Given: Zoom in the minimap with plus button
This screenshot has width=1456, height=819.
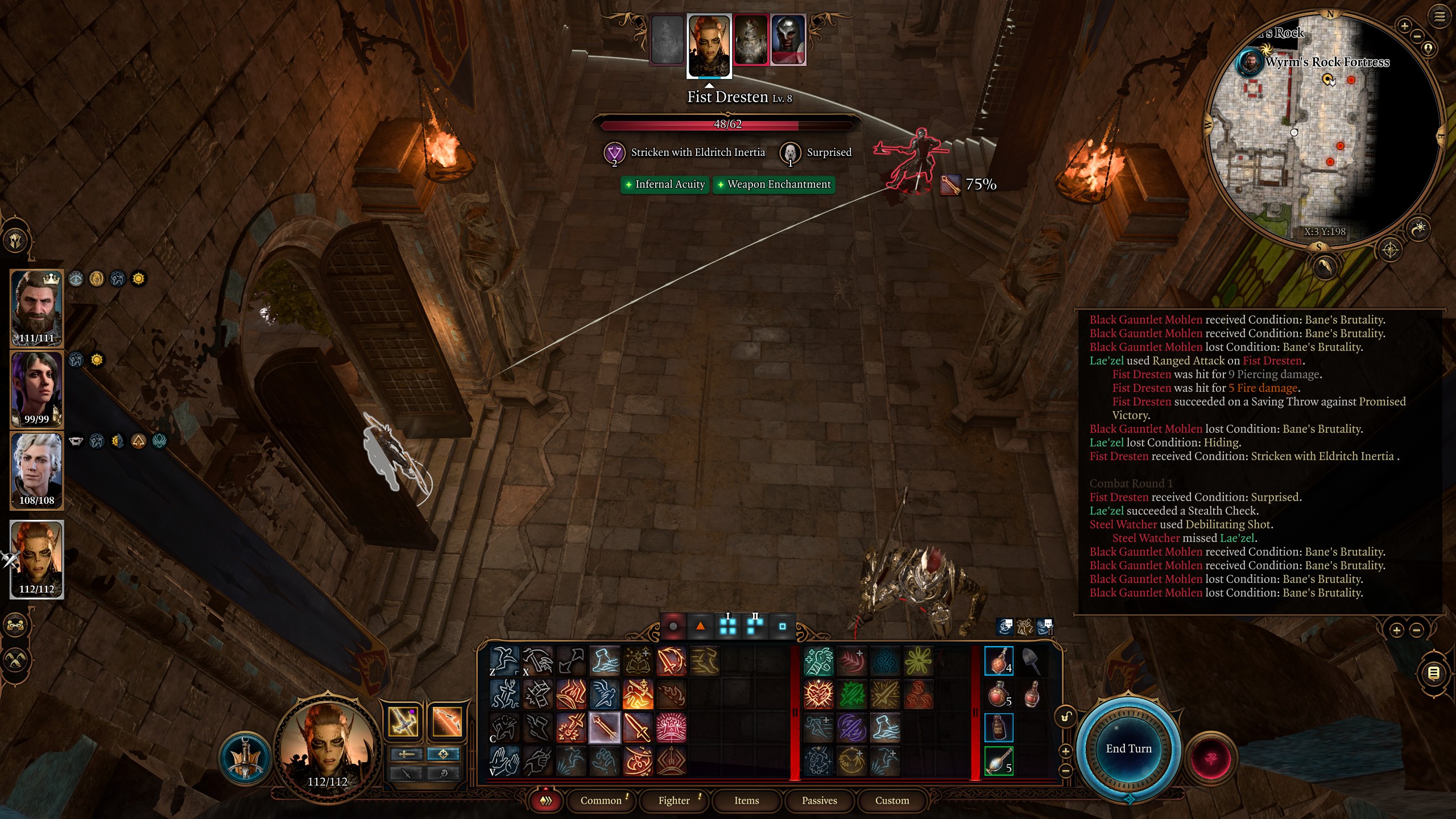Looking at the screenshot, I should [x=1404, y=26].
